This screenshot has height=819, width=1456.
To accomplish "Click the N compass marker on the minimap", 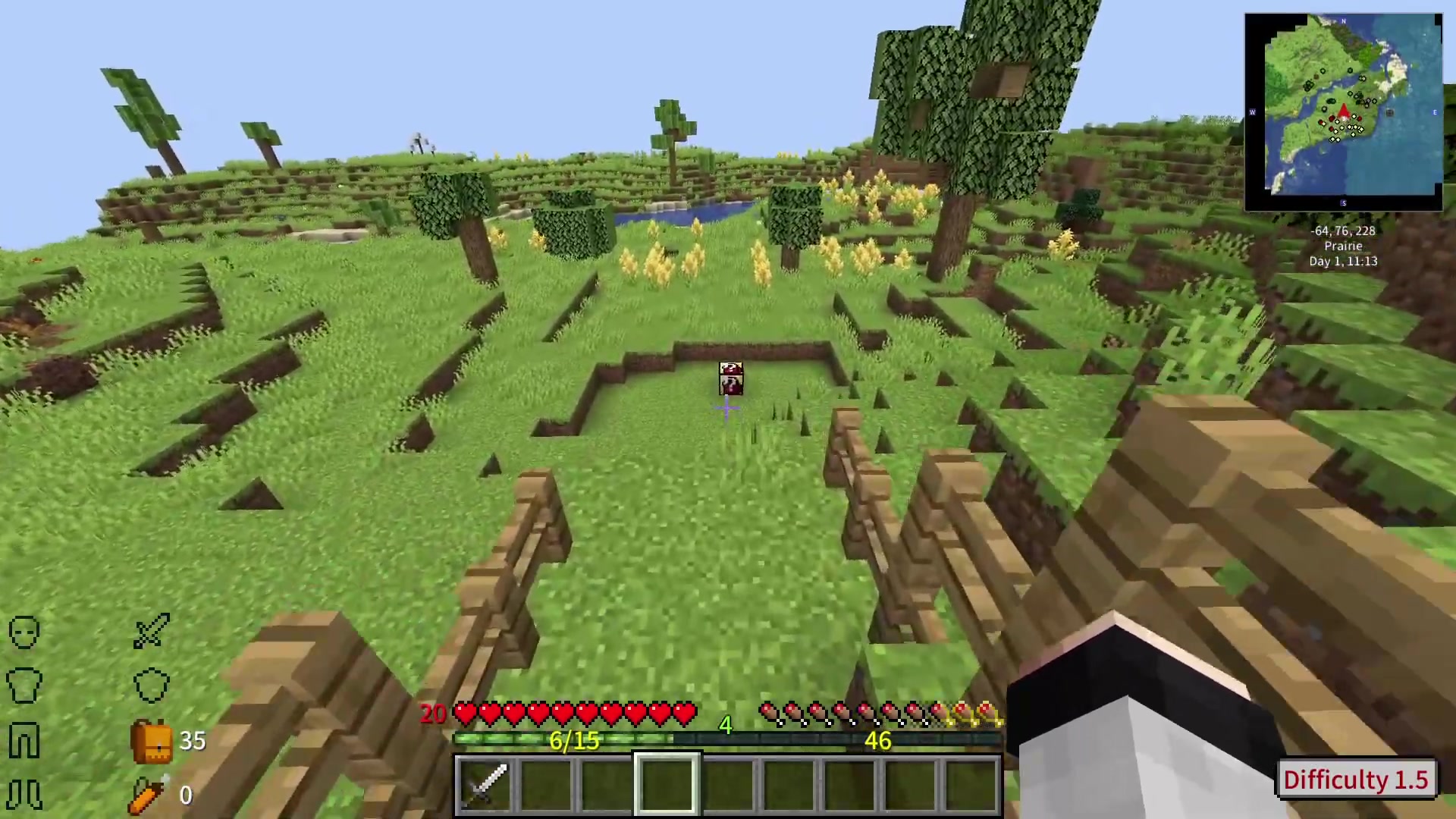I will pyautogui.click(x=1343, y=22).
